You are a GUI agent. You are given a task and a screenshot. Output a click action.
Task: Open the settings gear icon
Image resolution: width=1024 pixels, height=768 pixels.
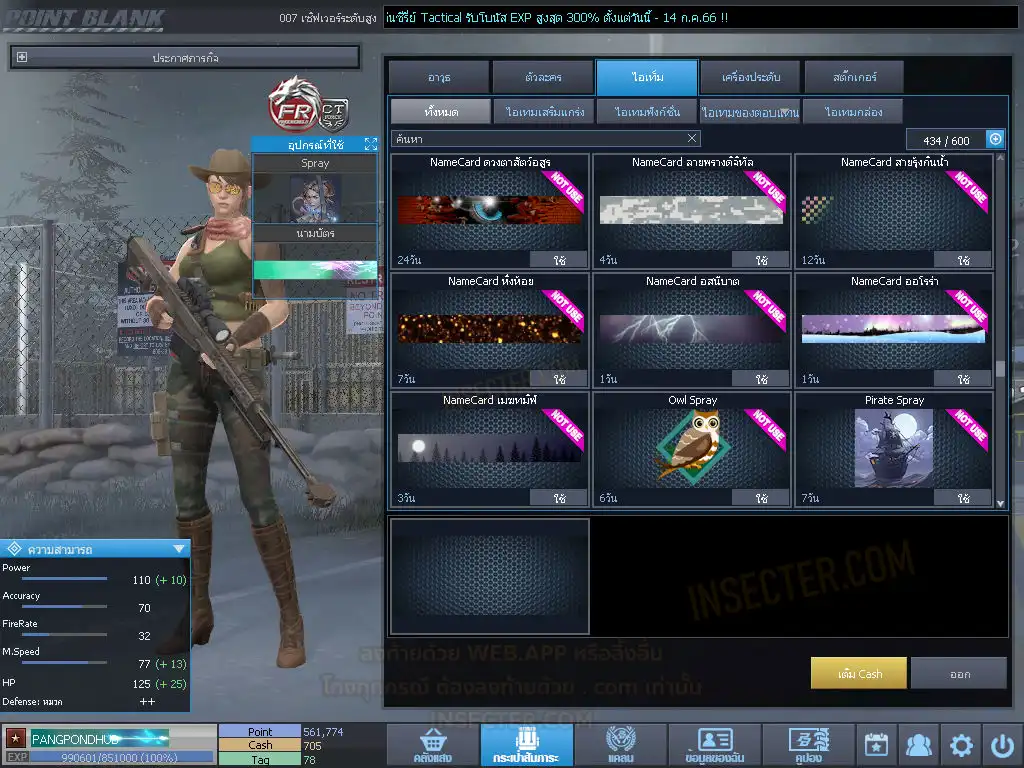point(961,745)
